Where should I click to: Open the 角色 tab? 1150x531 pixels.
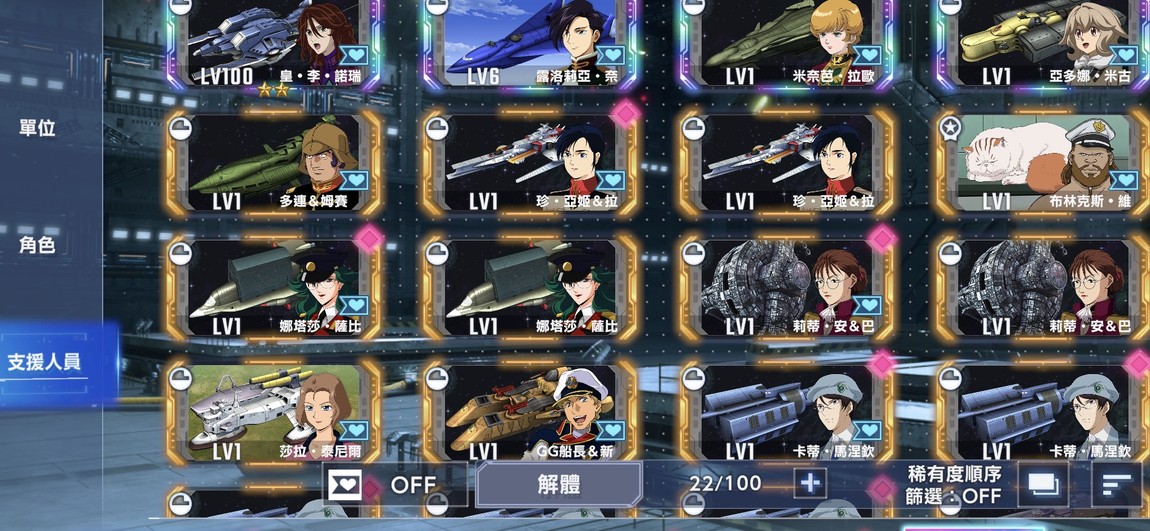[x=38, y=245]
